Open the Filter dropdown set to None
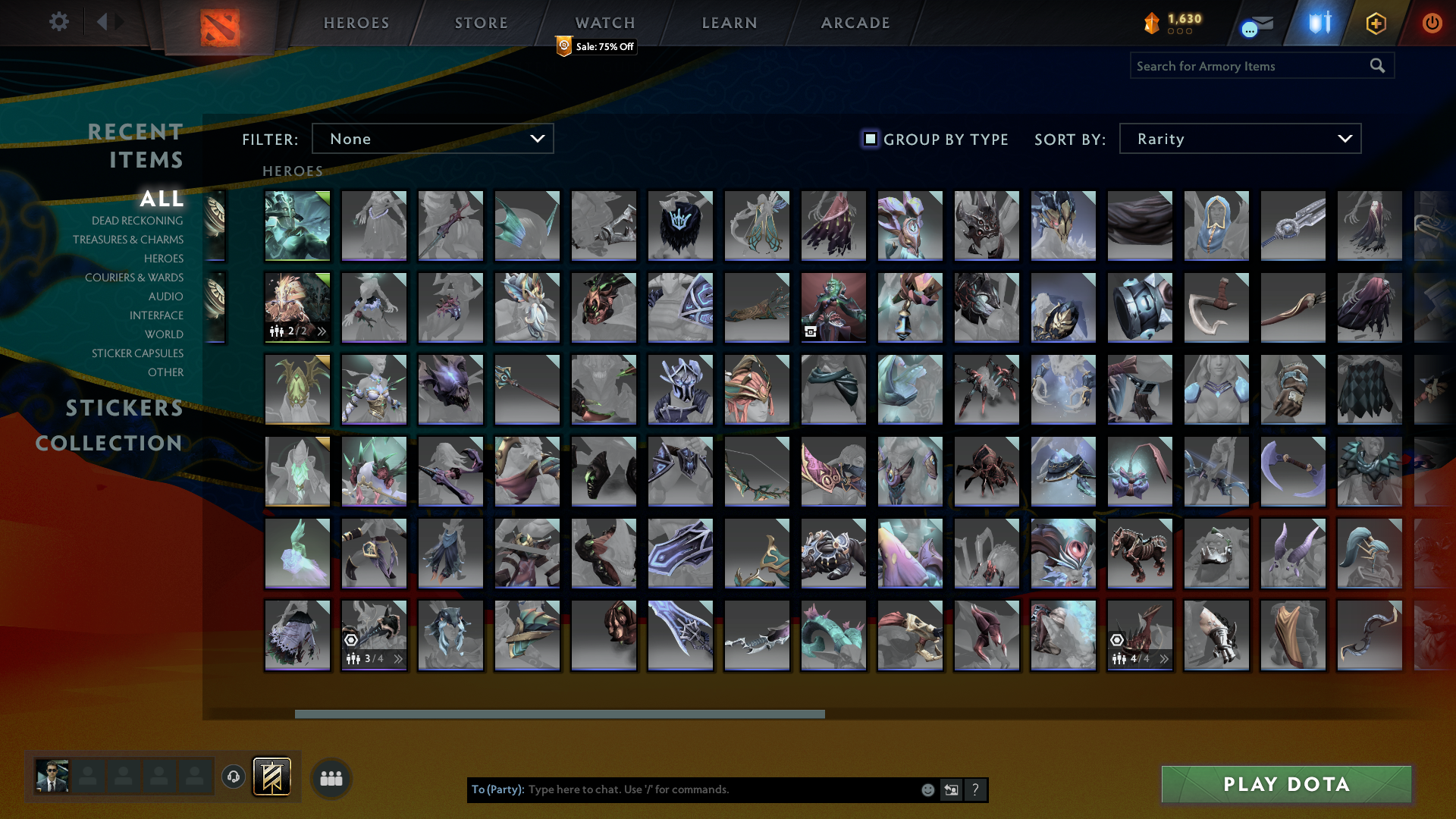1456x819 pixels. click(x=432, y=139)
